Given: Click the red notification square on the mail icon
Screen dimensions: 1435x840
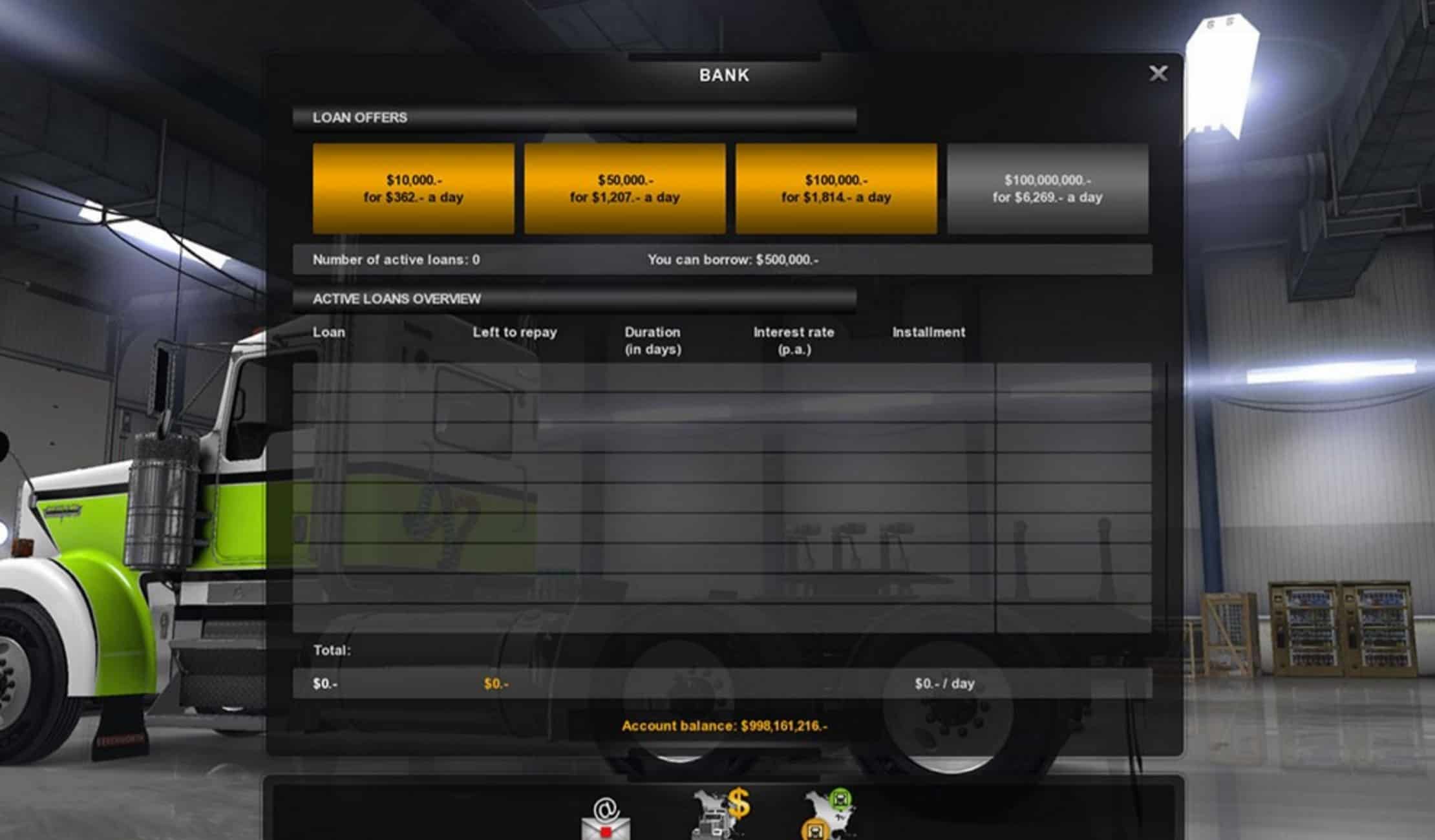Looking at the screenshot, I should tap(606, 832).
